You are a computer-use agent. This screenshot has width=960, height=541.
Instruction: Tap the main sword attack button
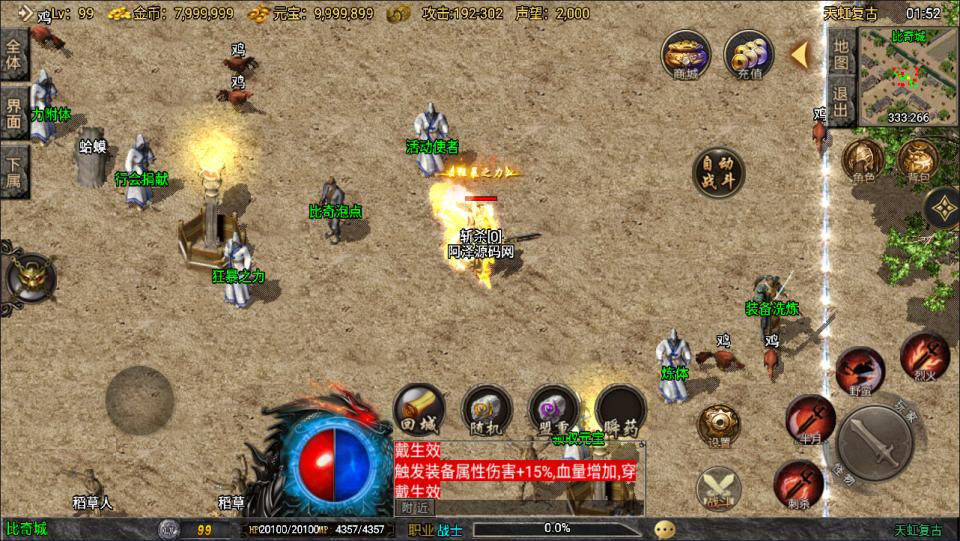coord(877,443)
